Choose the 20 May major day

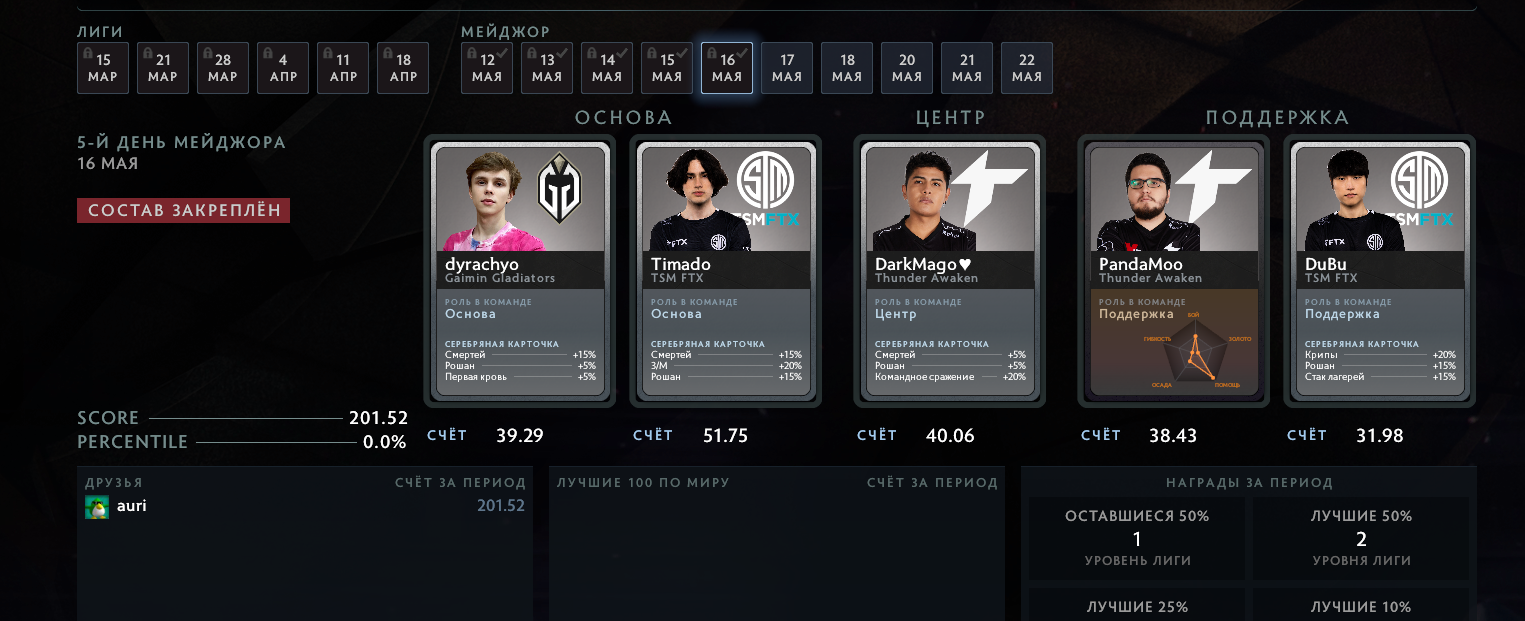(x=907, y=68)
